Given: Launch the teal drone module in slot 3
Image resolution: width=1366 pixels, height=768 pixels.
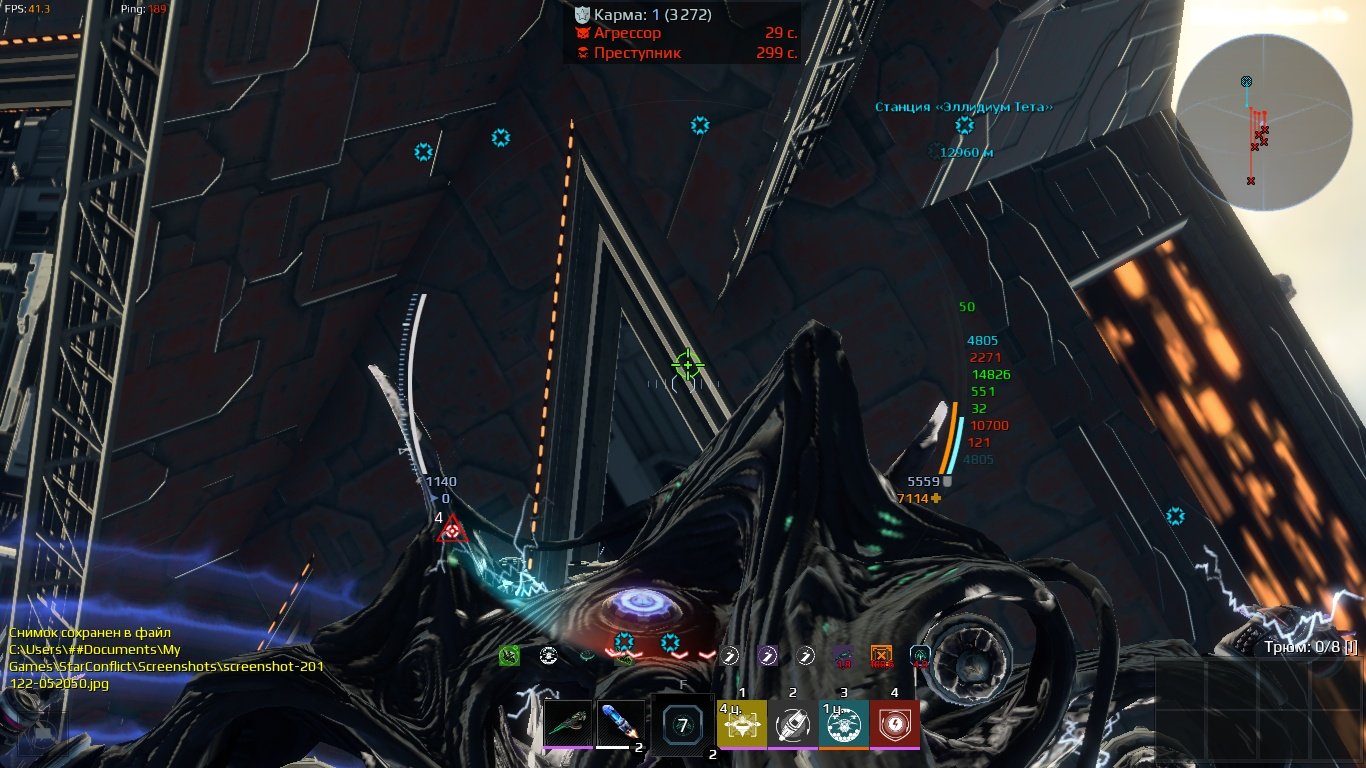Looking at the screenshot, I should pos(844,723).
